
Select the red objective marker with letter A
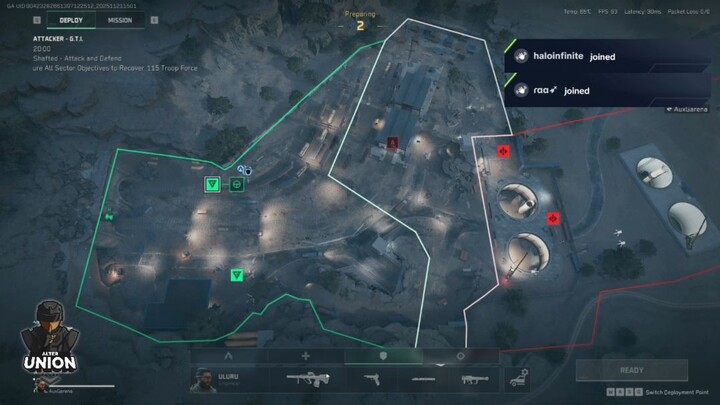coord(393,143)
